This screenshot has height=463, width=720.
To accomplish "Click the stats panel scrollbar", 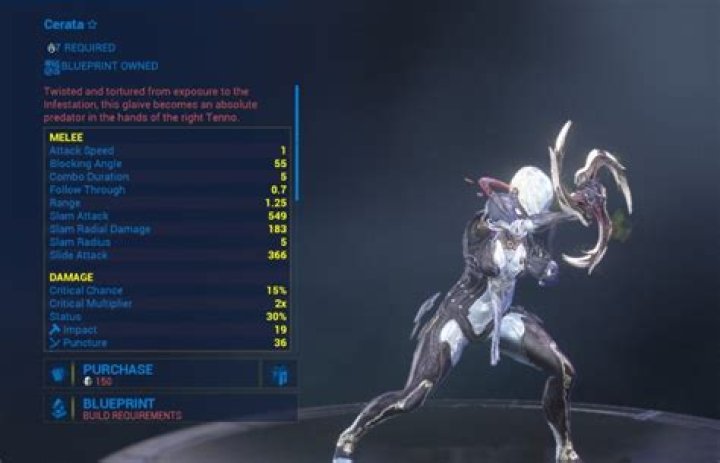I will pos(296,142).
